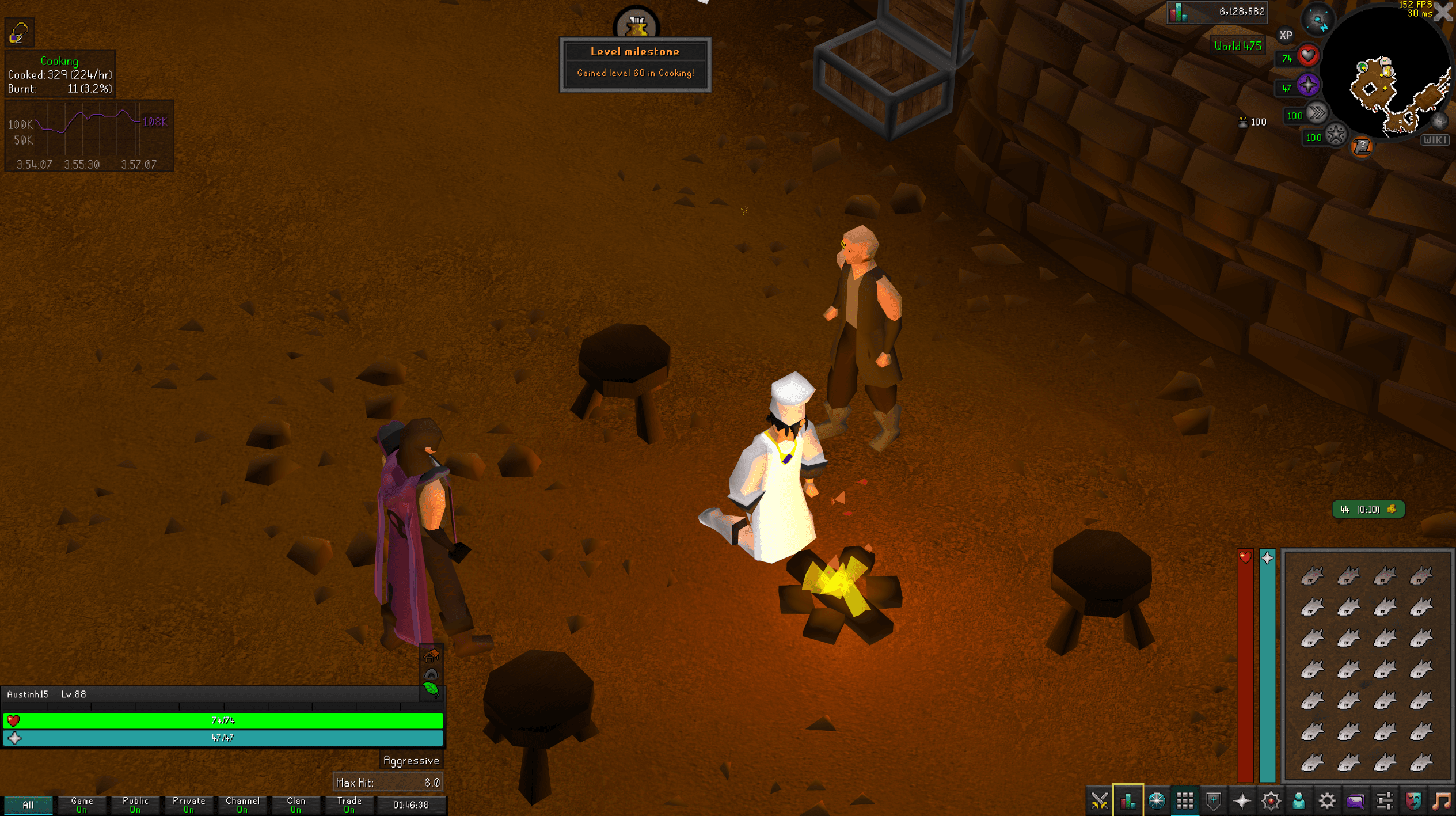Screen dimensions: 1456x816
Task: Open the Worn Equipment tab
Action: tap(1213, 801)
